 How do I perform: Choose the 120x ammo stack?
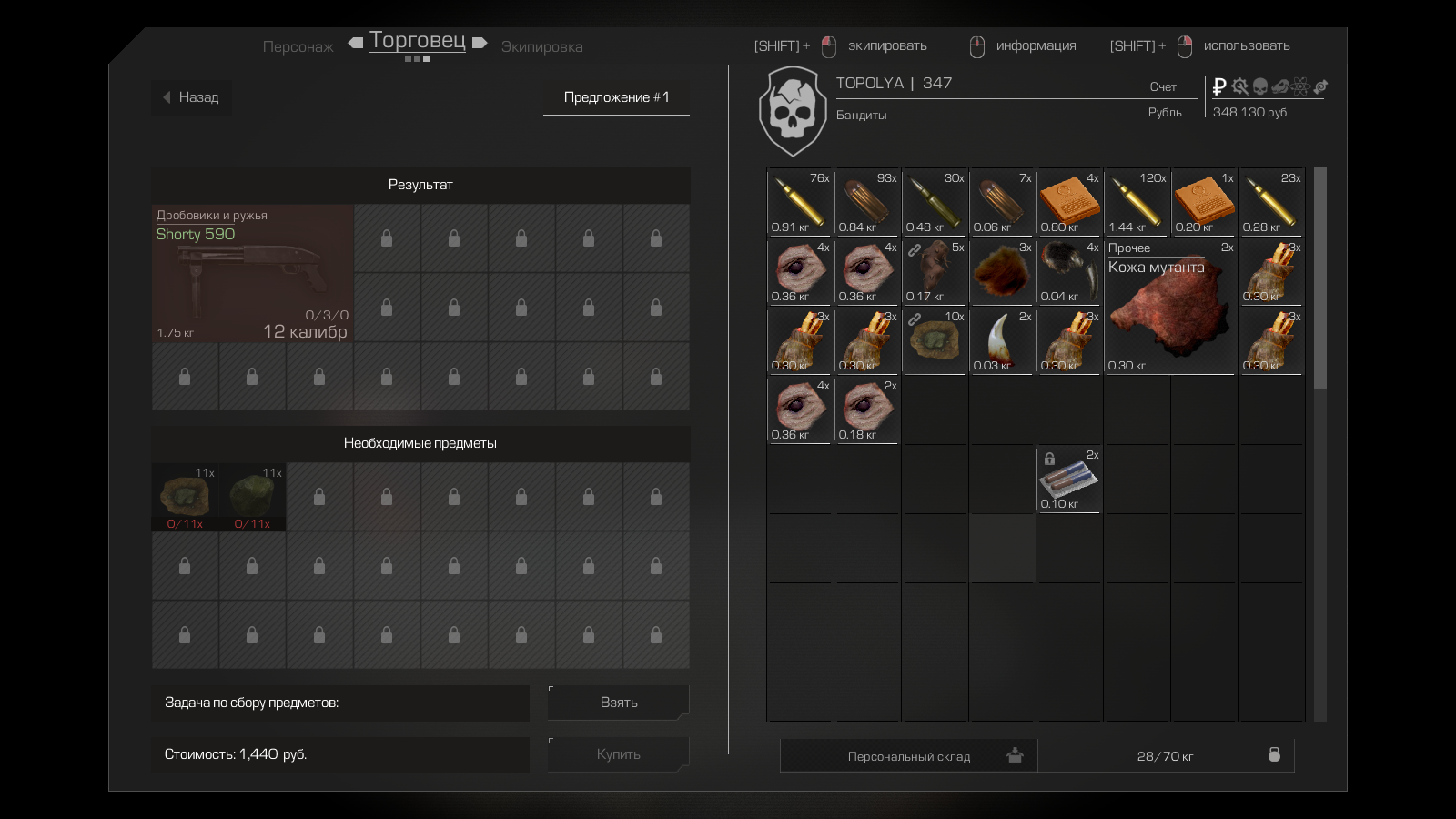(1136, 202)
